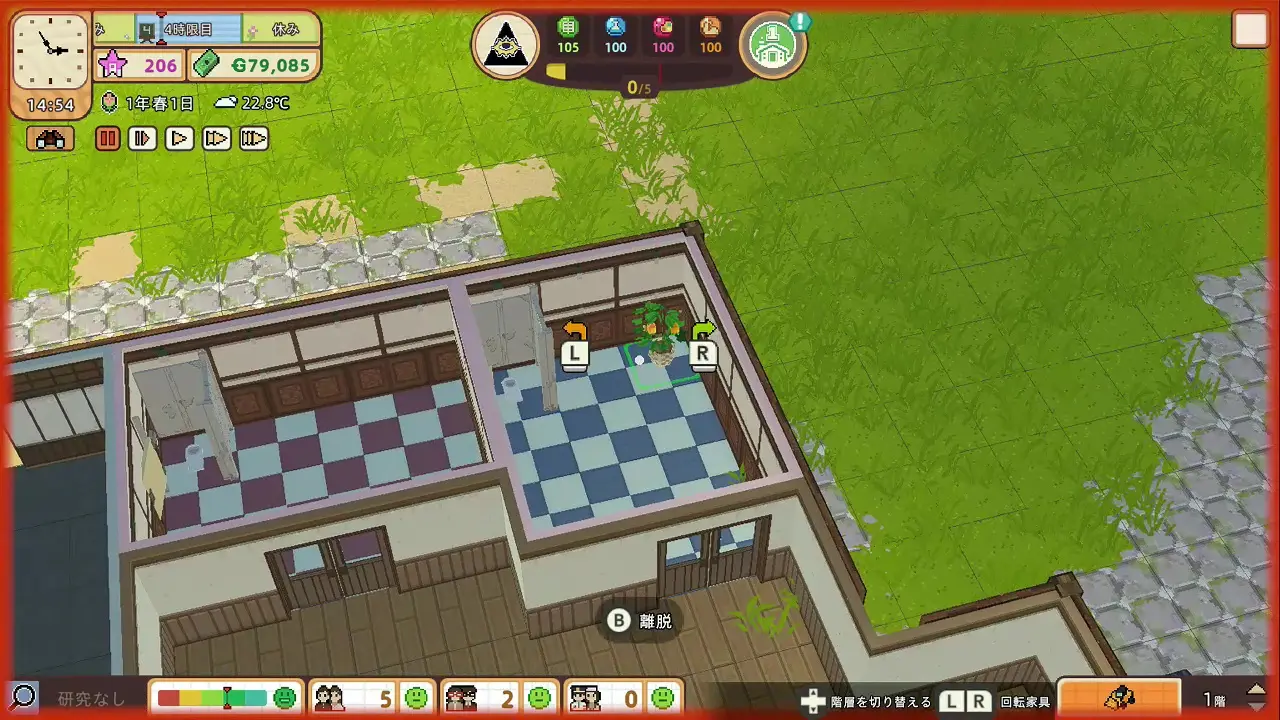1280x720 pixels.
Task: Select the triple fast-forward speed
Action: pos(254,139)
